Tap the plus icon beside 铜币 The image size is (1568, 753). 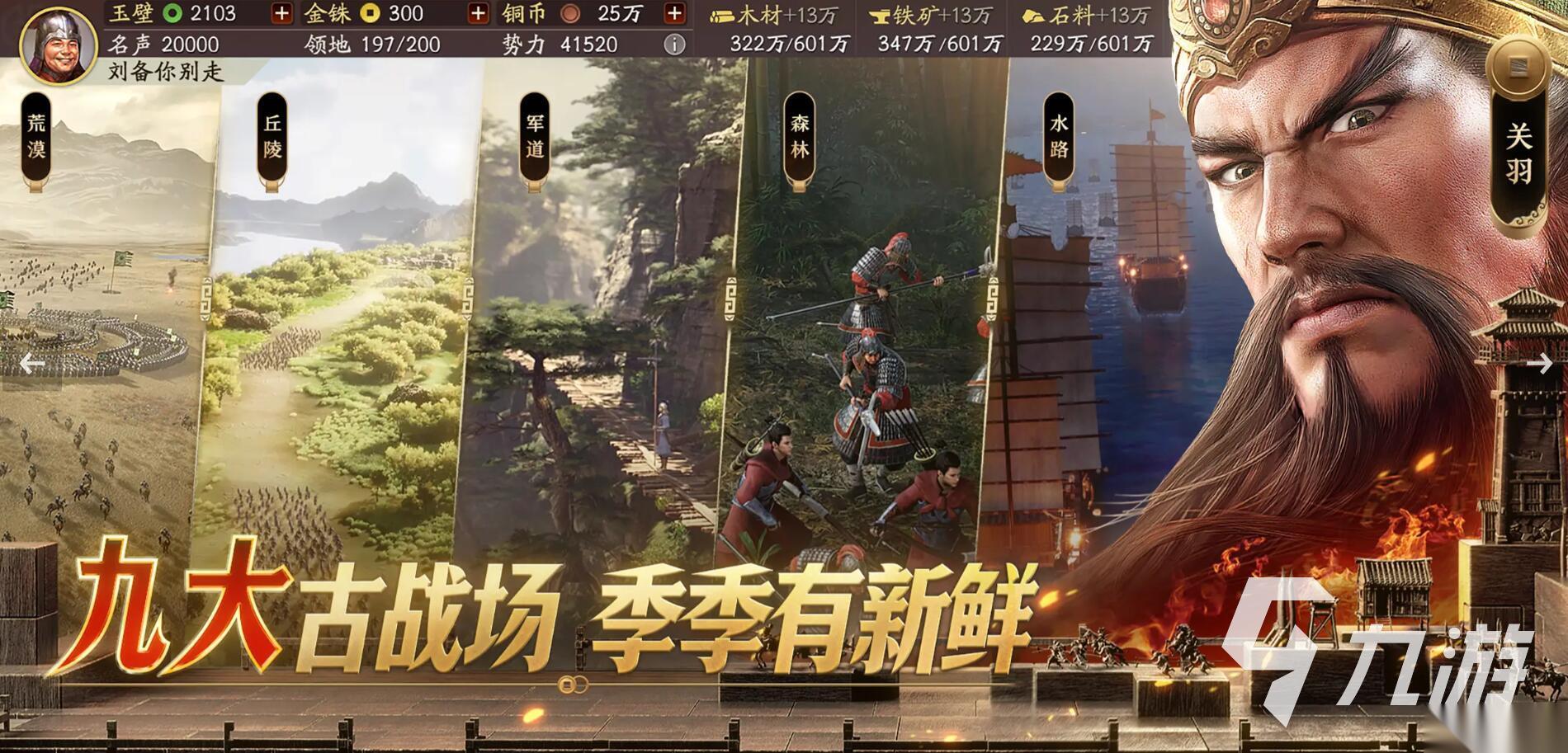[x=676, y=13]
